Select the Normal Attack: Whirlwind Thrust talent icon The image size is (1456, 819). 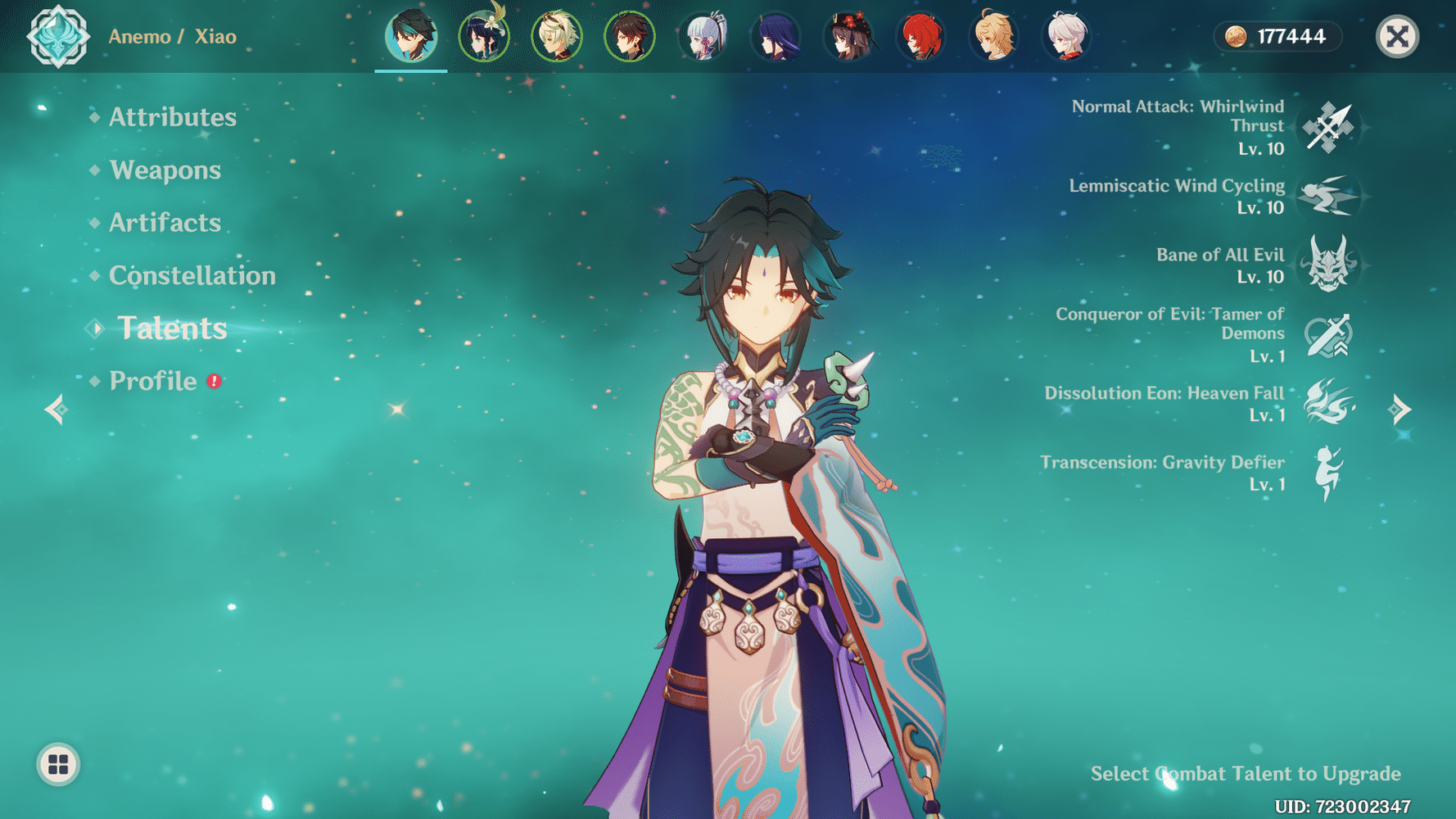[x=1329, y=127]
